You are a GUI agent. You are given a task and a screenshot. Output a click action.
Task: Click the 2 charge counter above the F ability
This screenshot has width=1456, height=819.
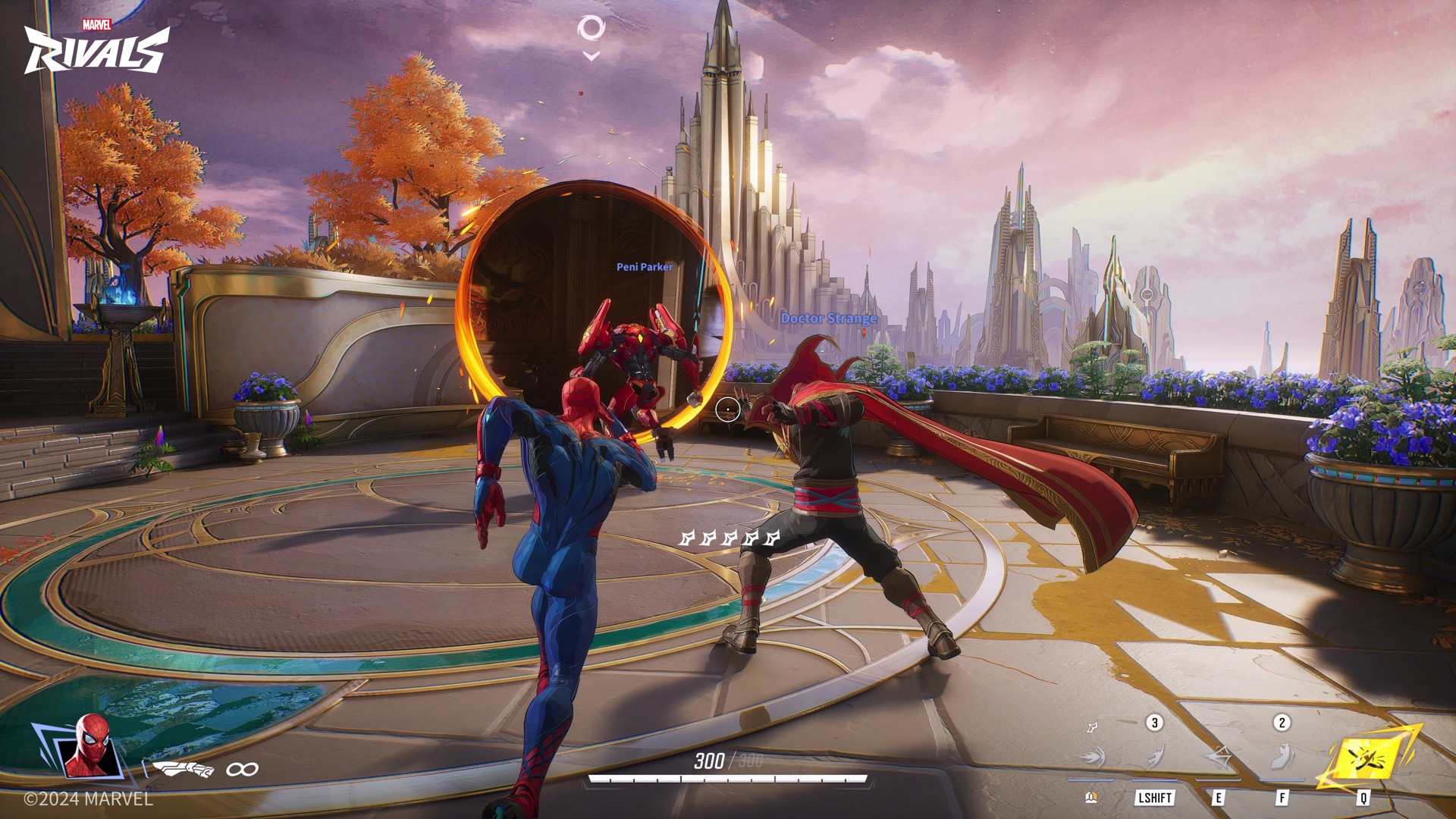click(x=1282, y=723)
